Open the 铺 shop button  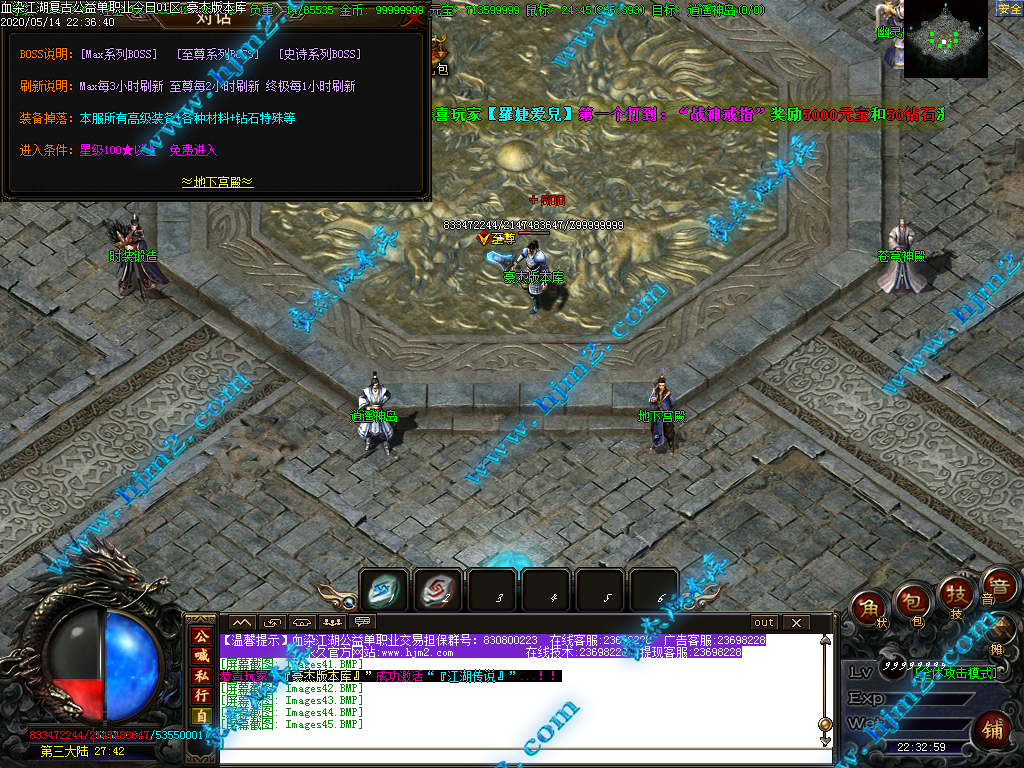(x=993, y=728)
